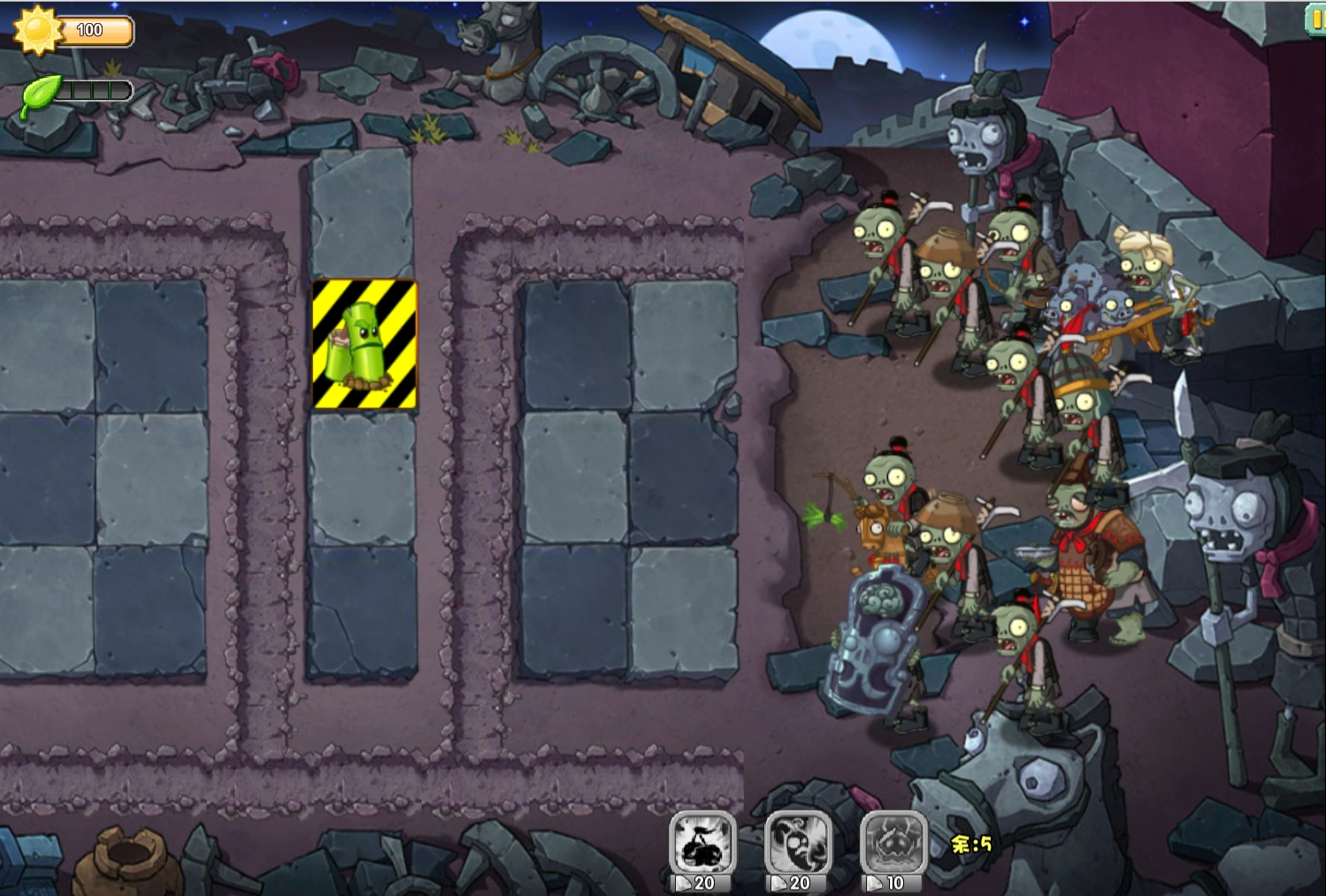Click the gem icon under the Cherry Bomb
This screenshot has height=896, width=1326.
click(686, 882)
